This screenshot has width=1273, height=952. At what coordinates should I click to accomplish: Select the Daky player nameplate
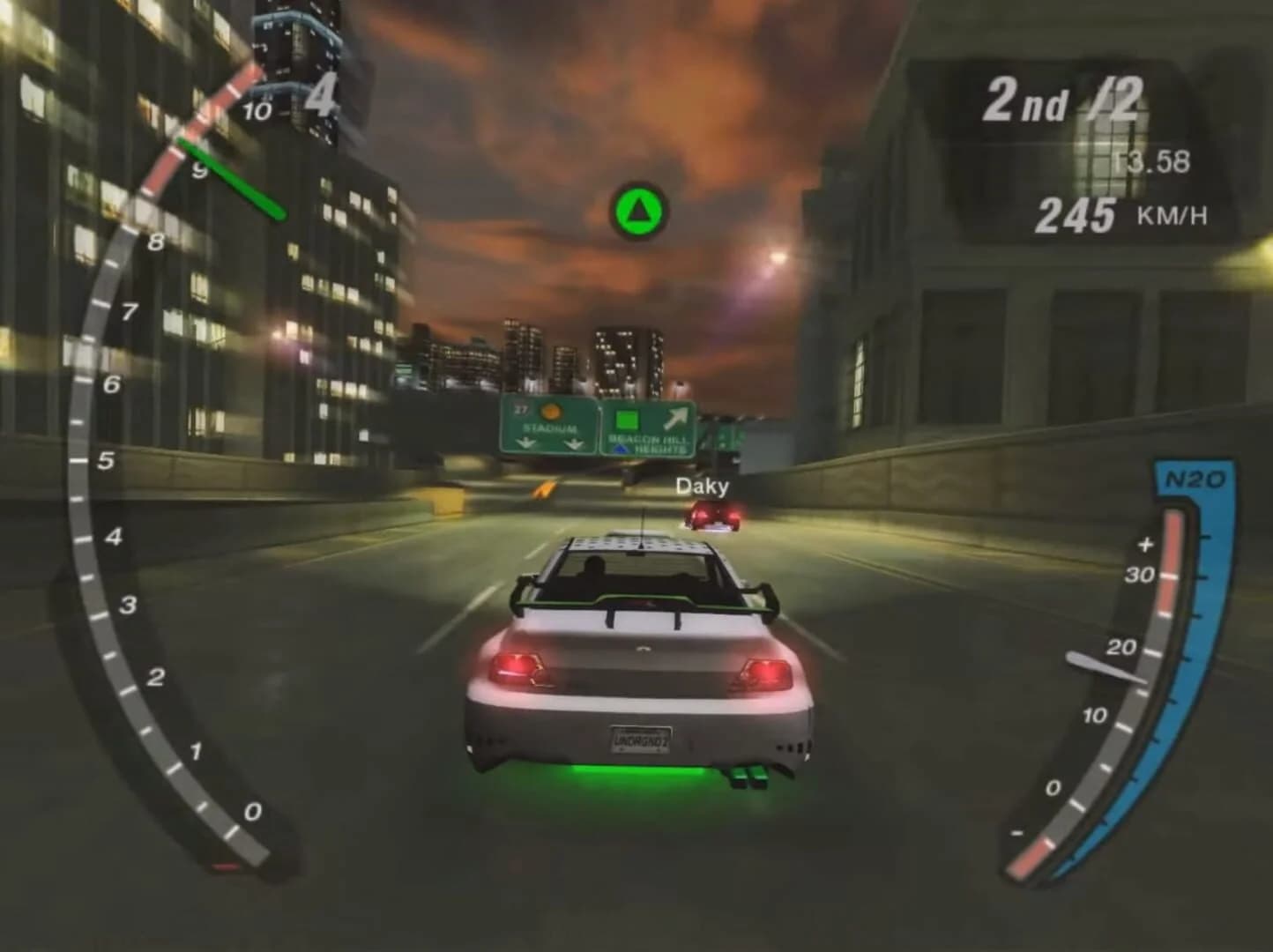click(x=703, y=487)
